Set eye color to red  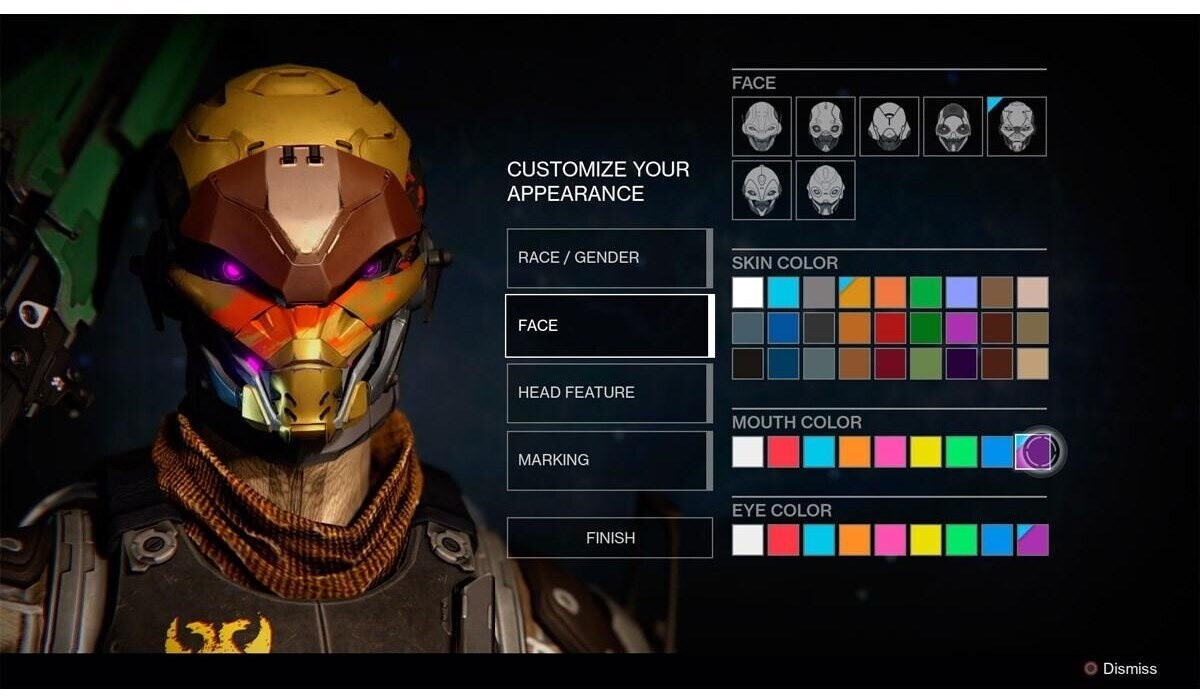783,540
